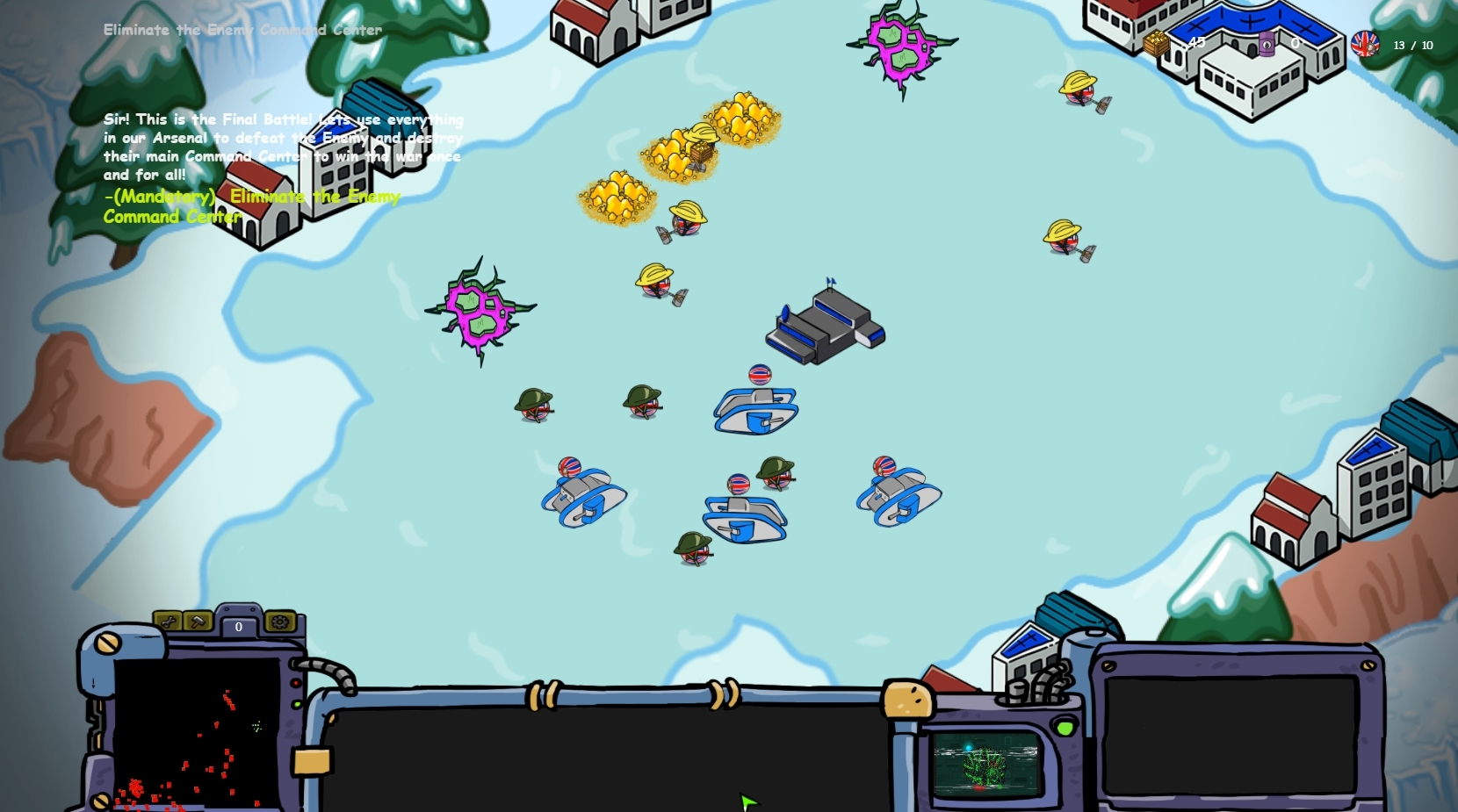The width and height of the screenshot is (1458, 812).
Task: Select the wrench repair tool icon
Action: pyautogui.click(x=168, y=623)
